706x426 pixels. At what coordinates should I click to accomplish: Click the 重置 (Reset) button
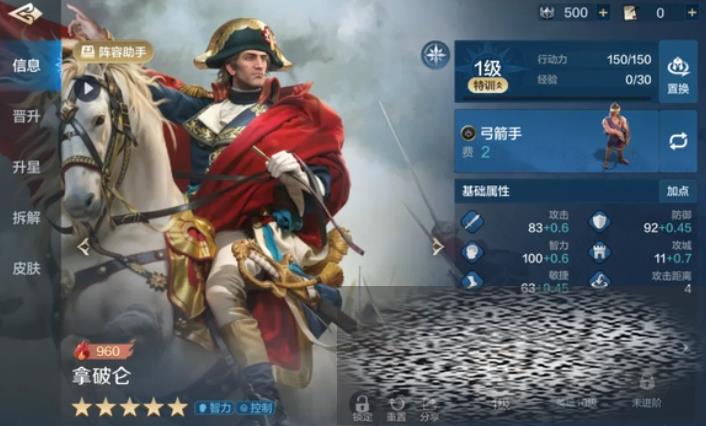tap(396, 406)
